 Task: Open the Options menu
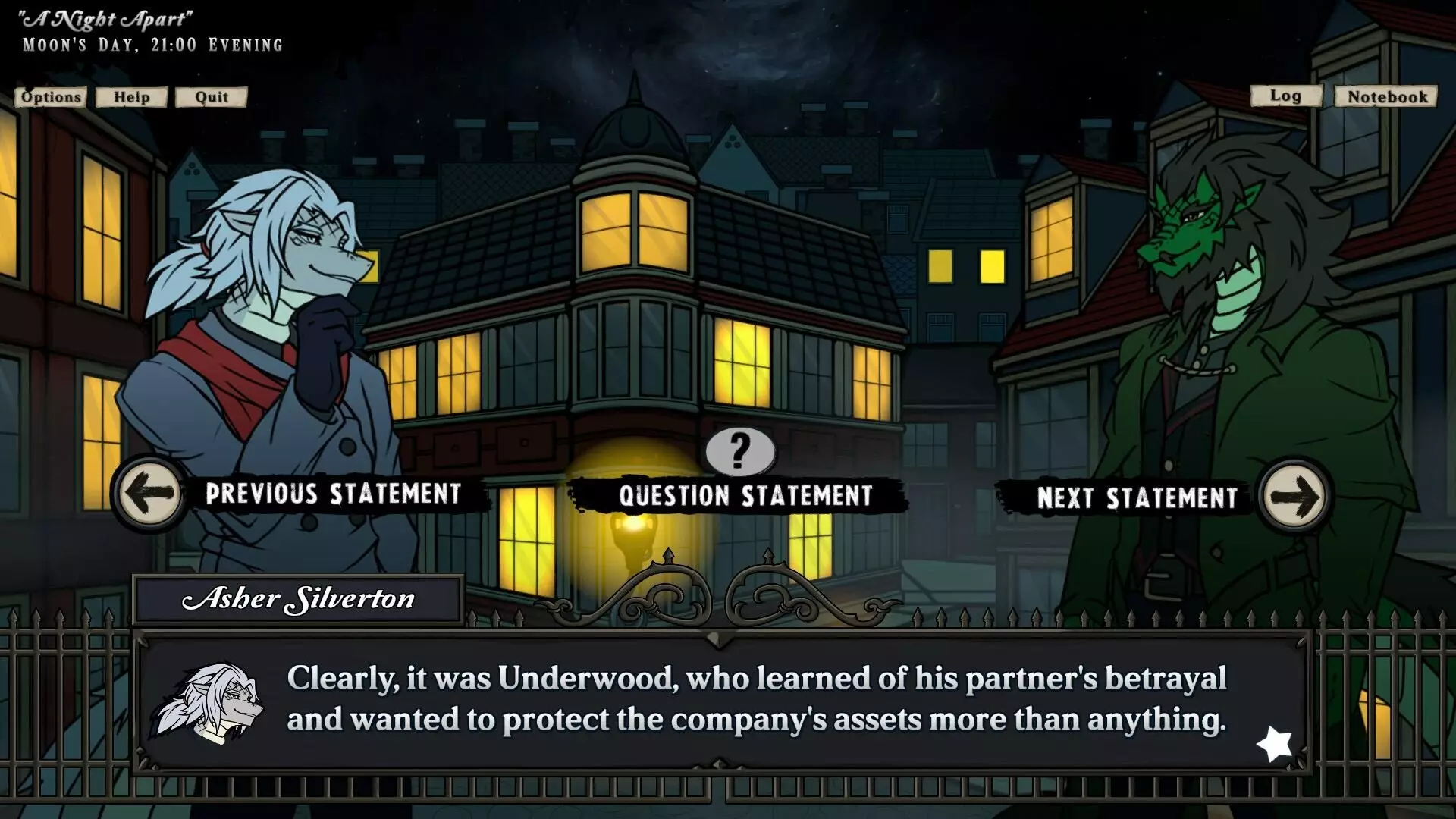[49, 97]
